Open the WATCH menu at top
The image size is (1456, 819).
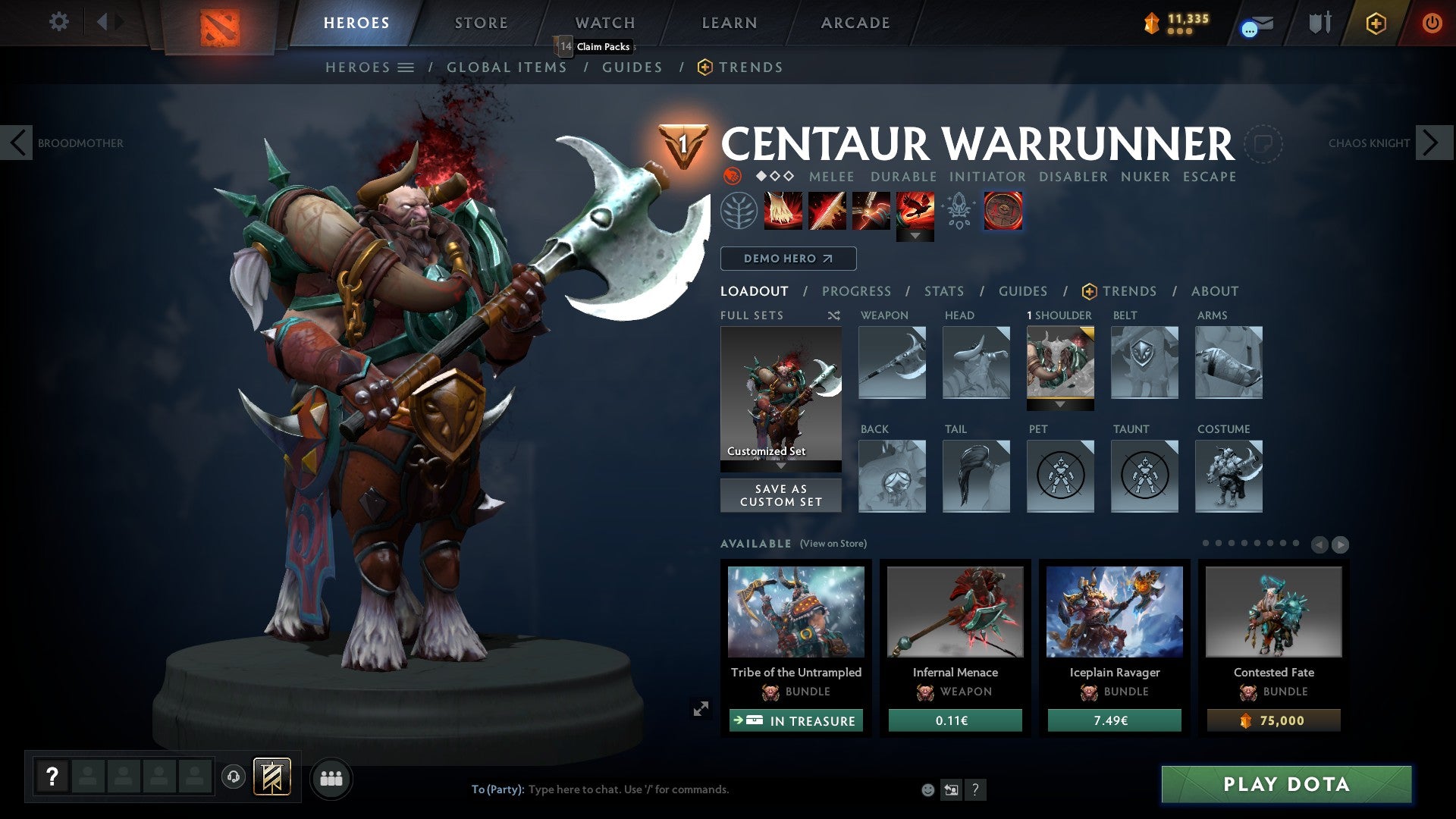pos(604,22)
